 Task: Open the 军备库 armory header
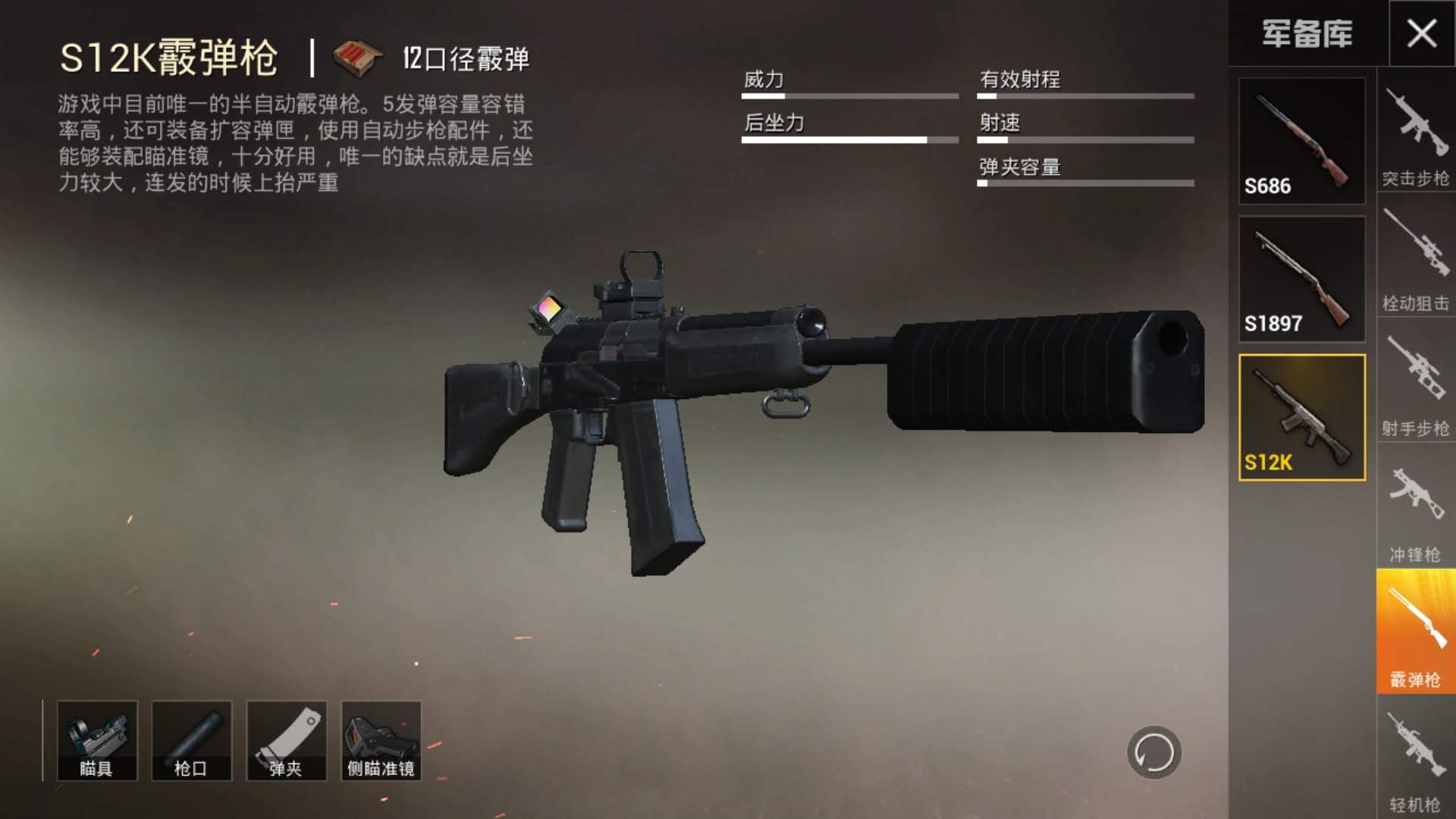click(1305, 34)
